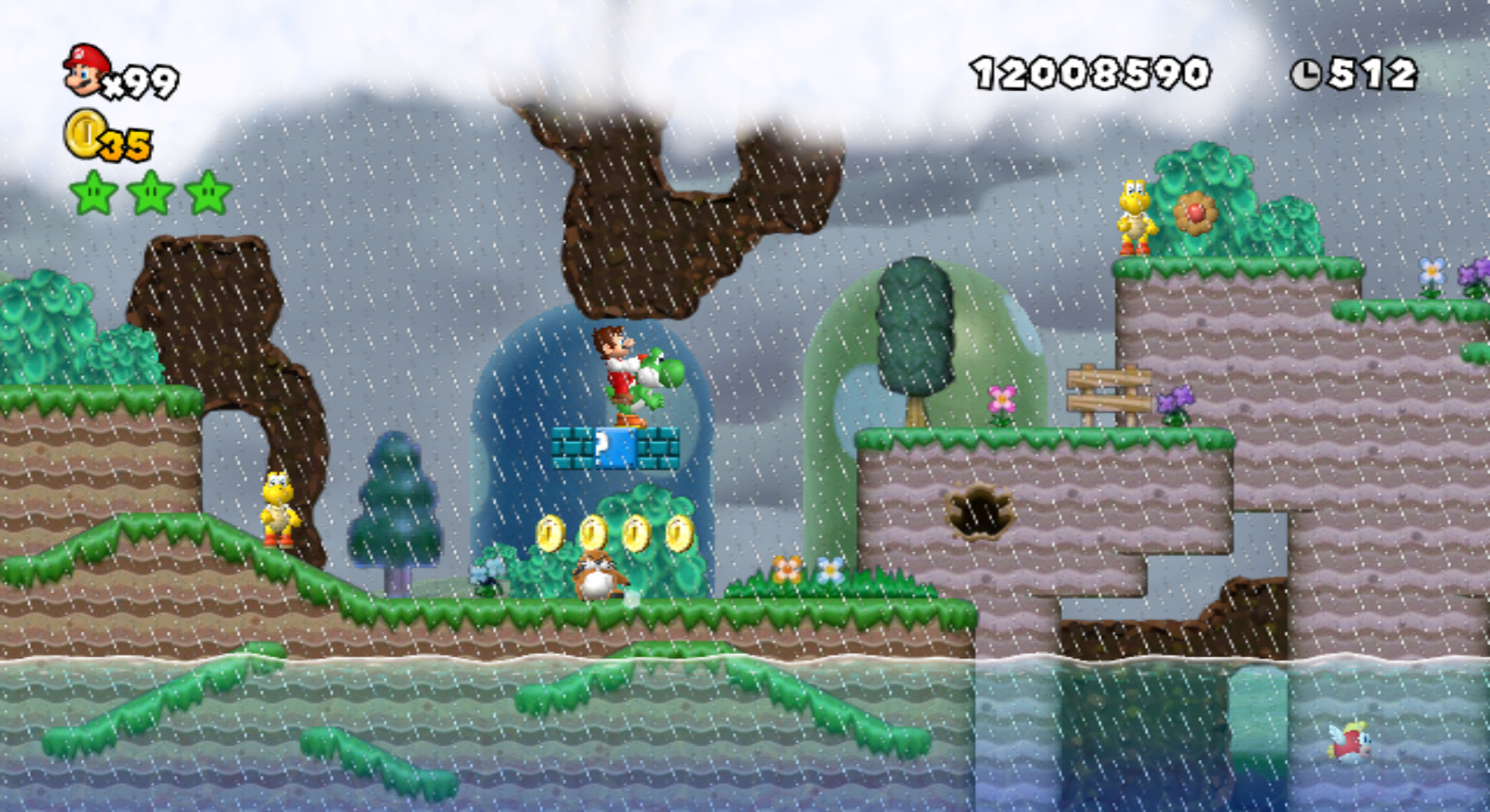Click the timer showing 512
Screen dimensions: 1490x812
[1373, 72]
